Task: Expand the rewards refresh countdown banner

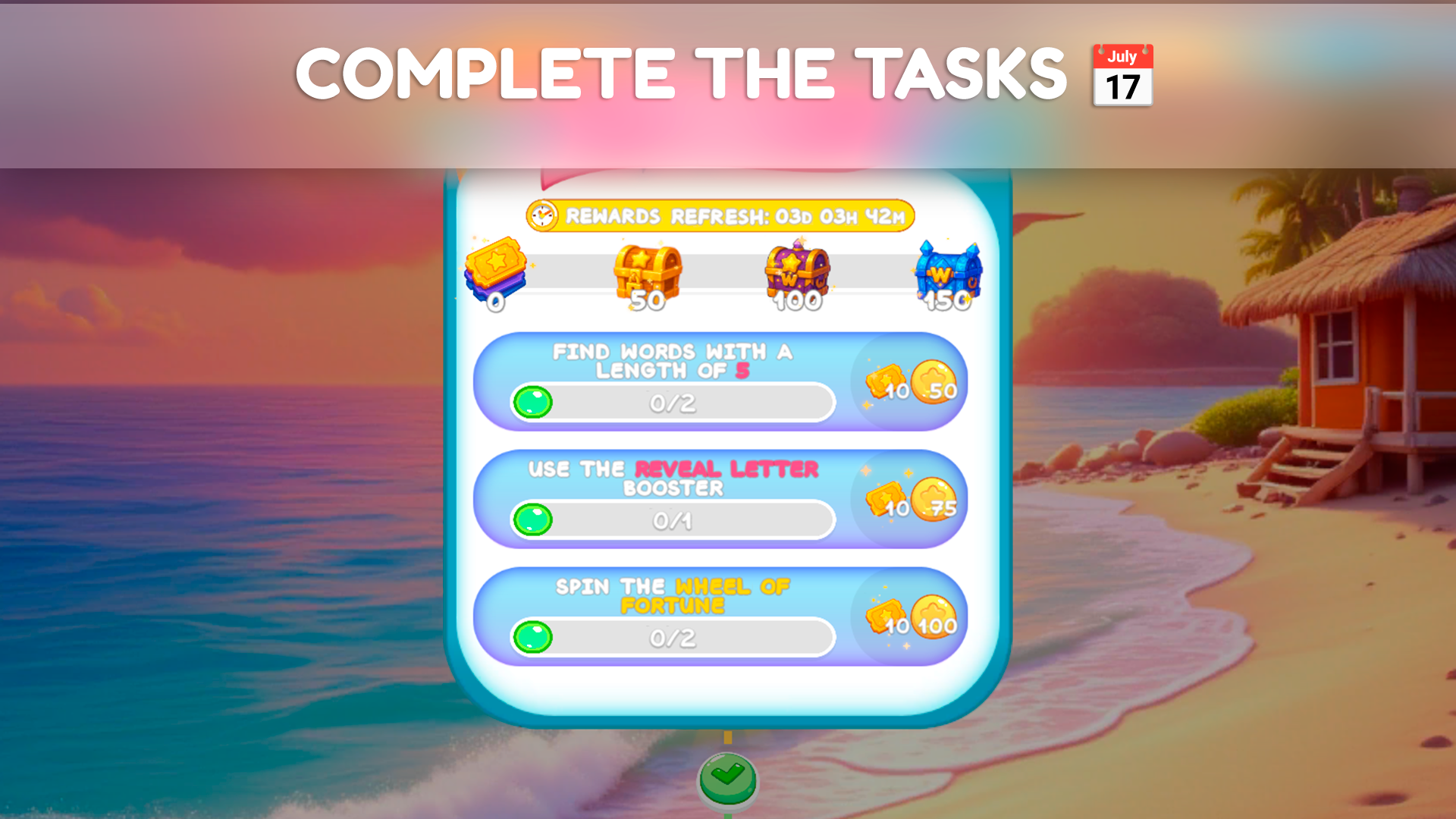Action: 722,215
